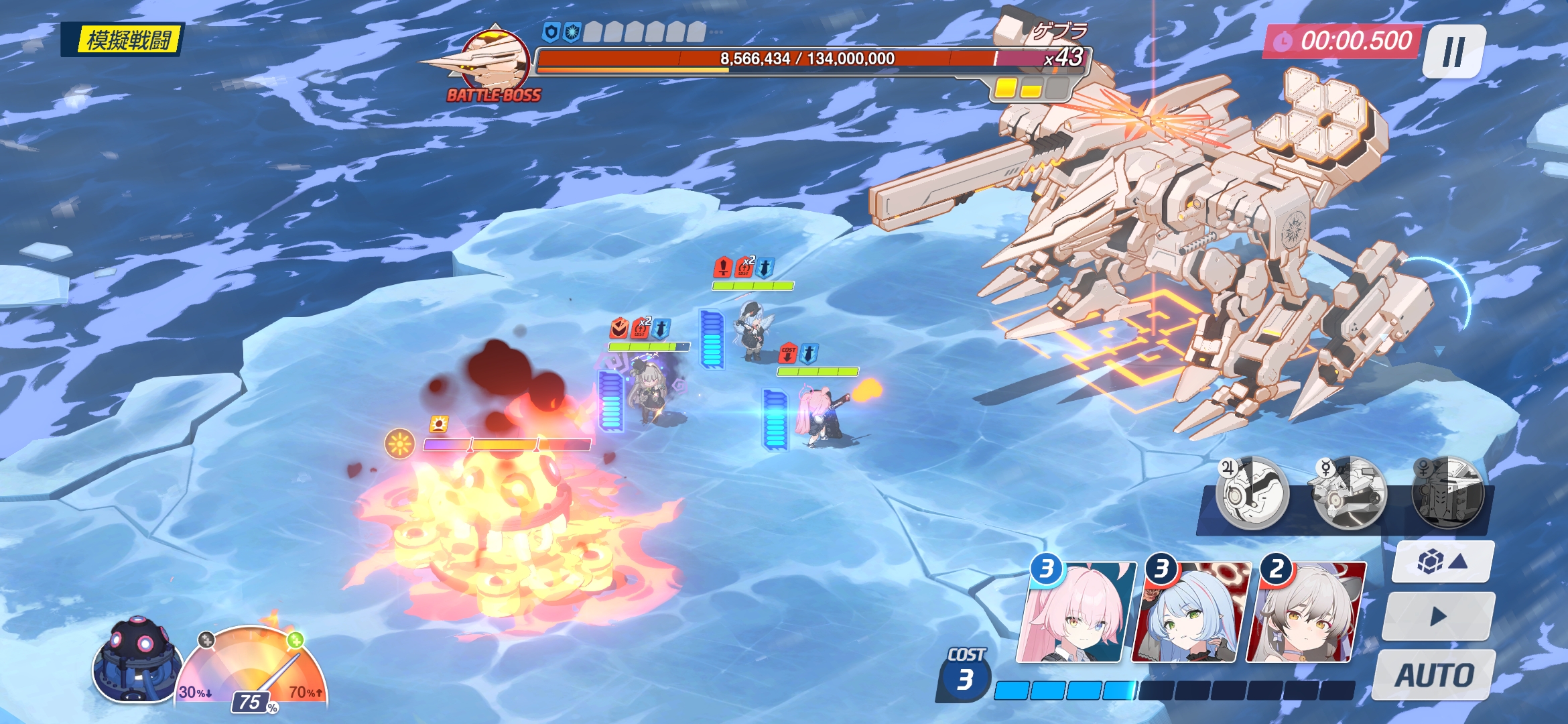Select the dome turret unit portrait
The width and height of the screenshot is (1568, 724).
pyautogui.click(x=137, y=660)
